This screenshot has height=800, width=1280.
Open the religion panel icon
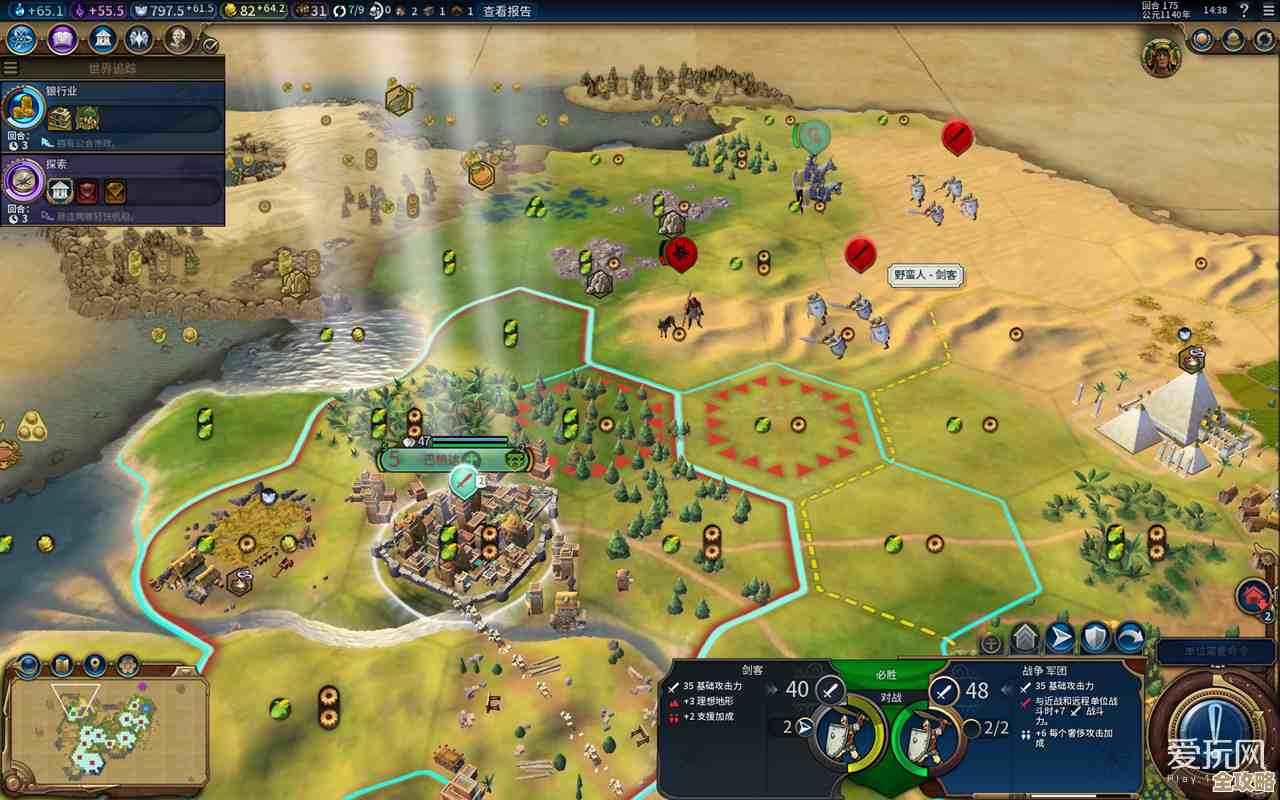tap(140, 40)
